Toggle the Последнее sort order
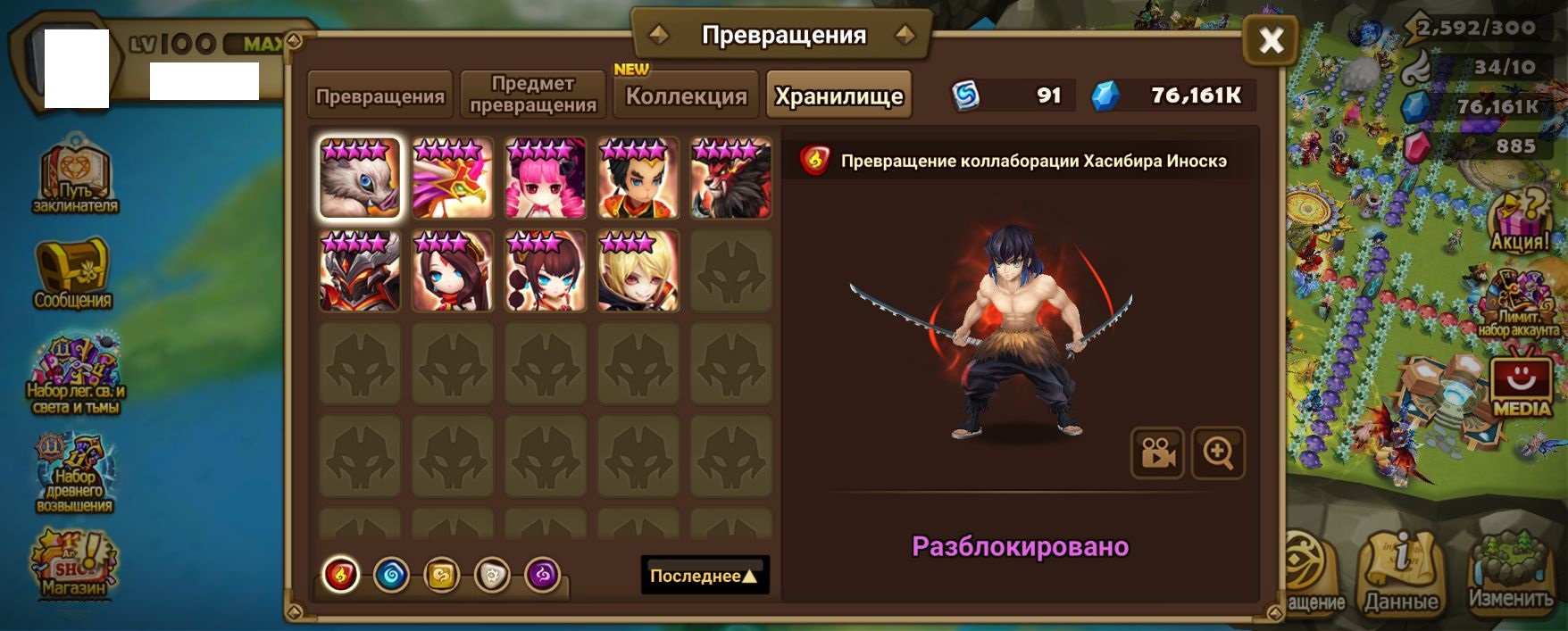Viewport: 1568px width, 631px height. point(705,576)
